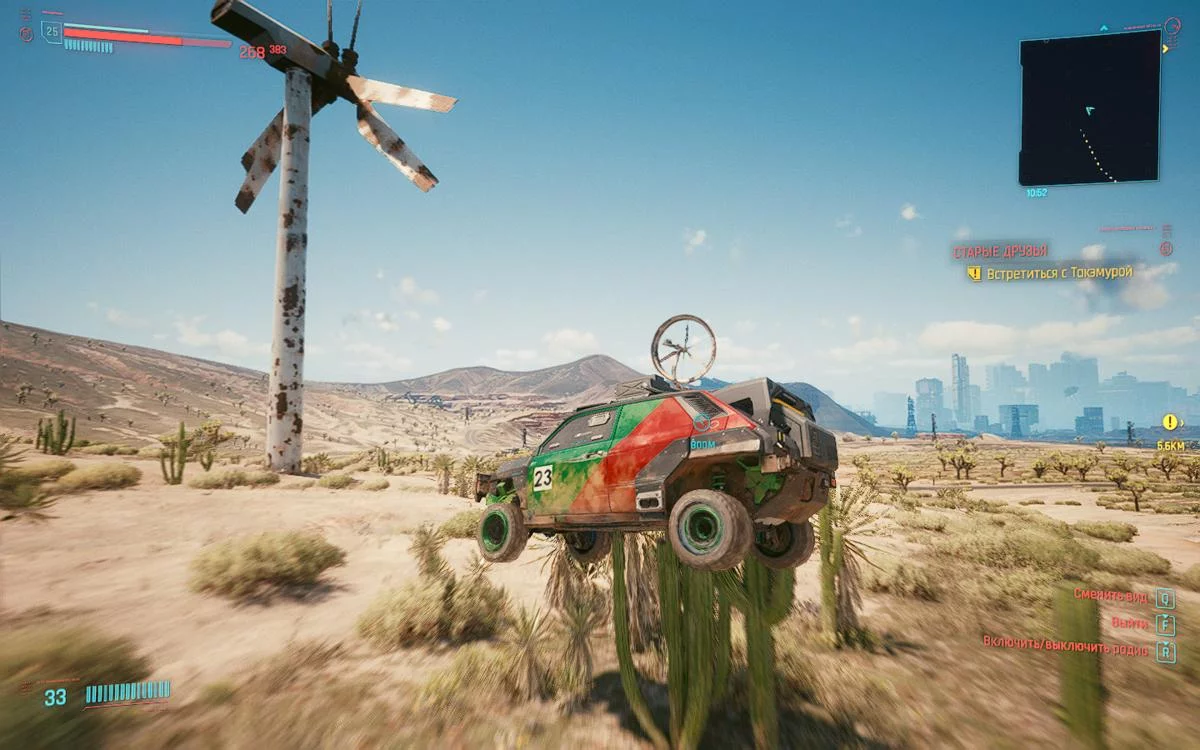
Task: Click the yellow arrow on minimap edge
Action: pyautogui.click(x=1166, y=47)
